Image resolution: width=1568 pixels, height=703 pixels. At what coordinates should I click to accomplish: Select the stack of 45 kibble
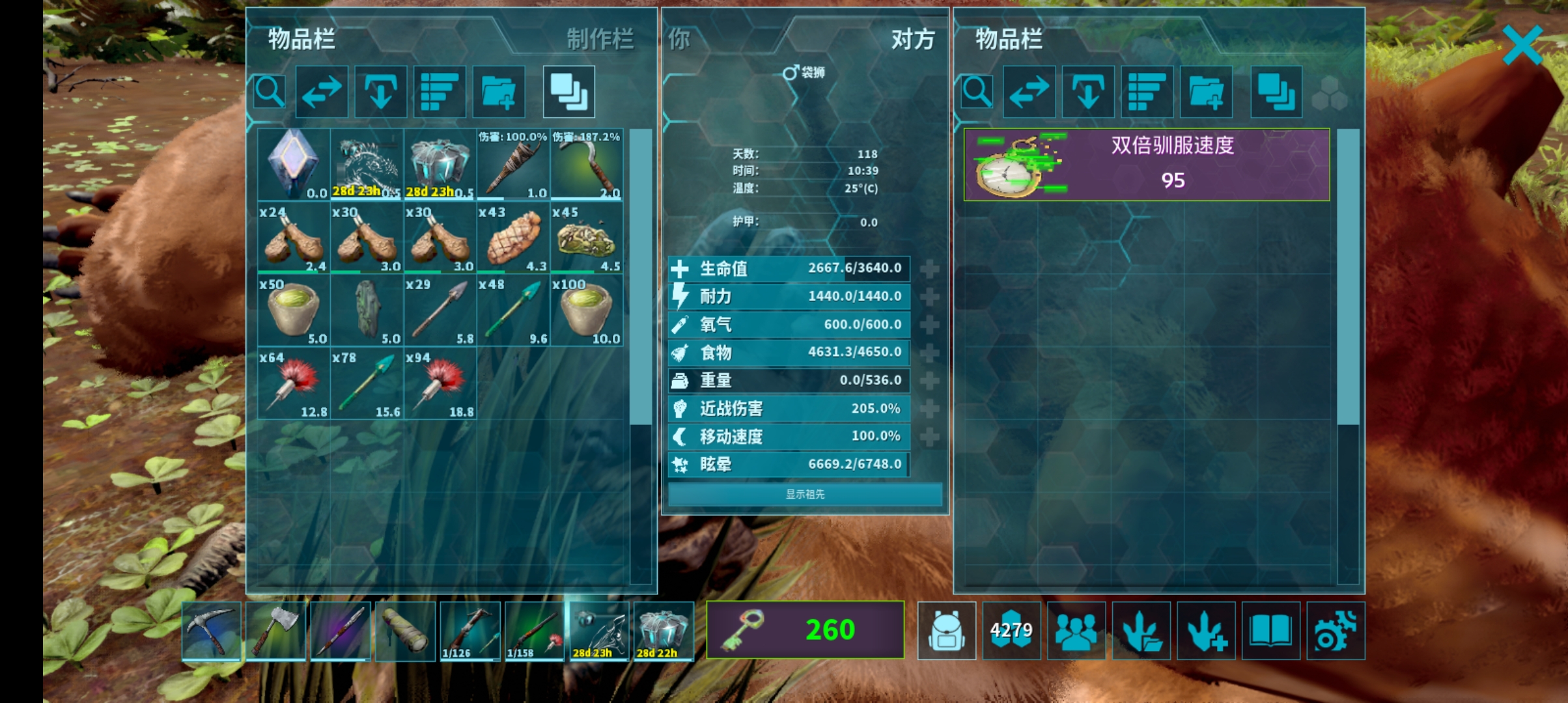[587, 238]
